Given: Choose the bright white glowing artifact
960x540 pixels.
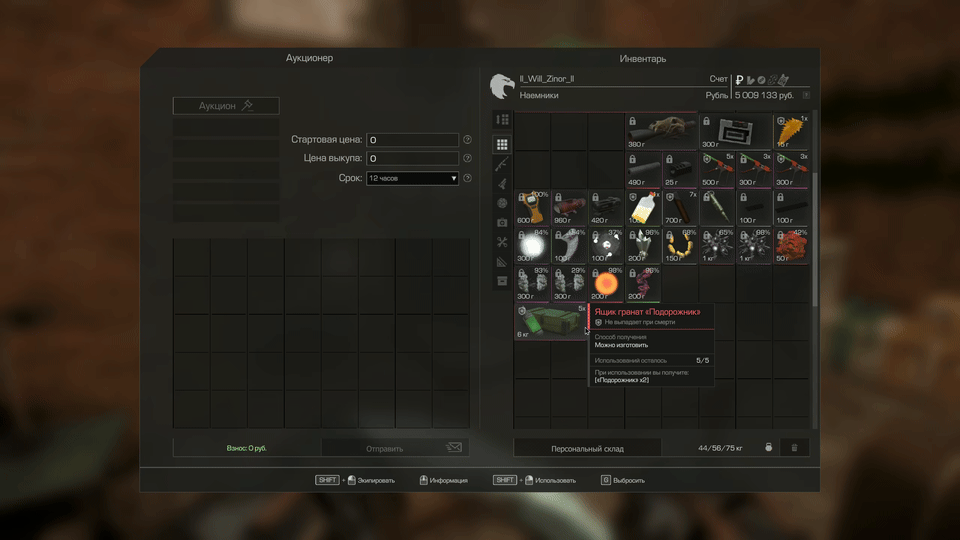Looking at the screenshot, I should (x=533, y=245).
